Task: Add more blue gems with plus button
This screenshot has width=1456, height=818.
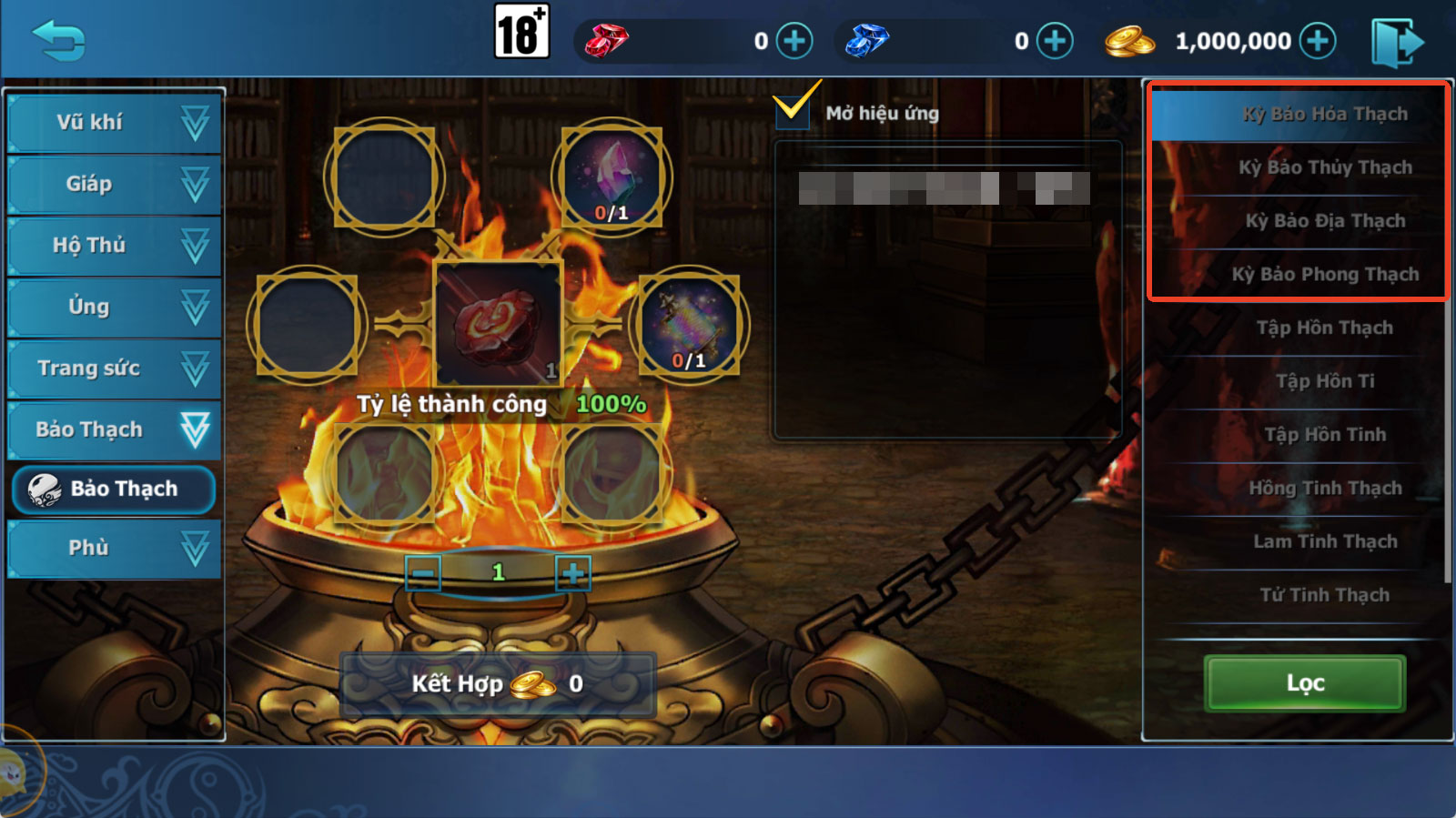Action: 1055,41
